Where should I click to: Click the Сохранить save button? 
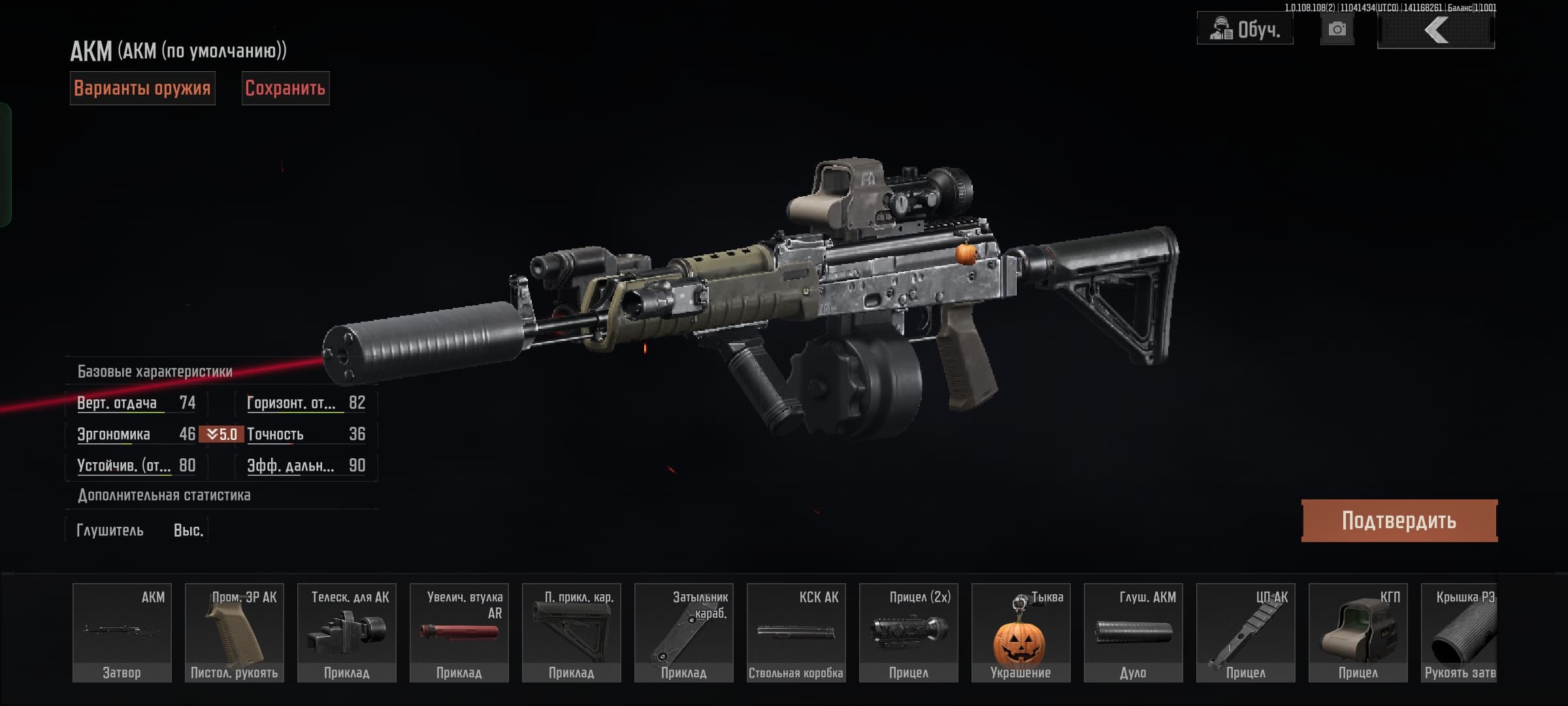[x=286, y=88]
